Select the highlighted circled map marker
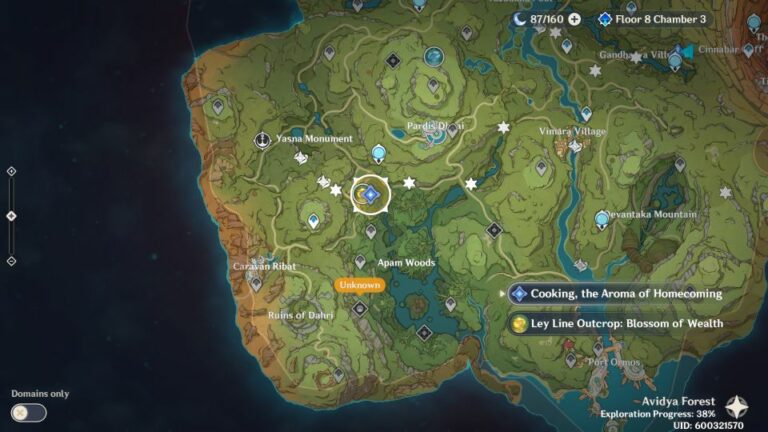768x432 pixels. click(370, 195)
